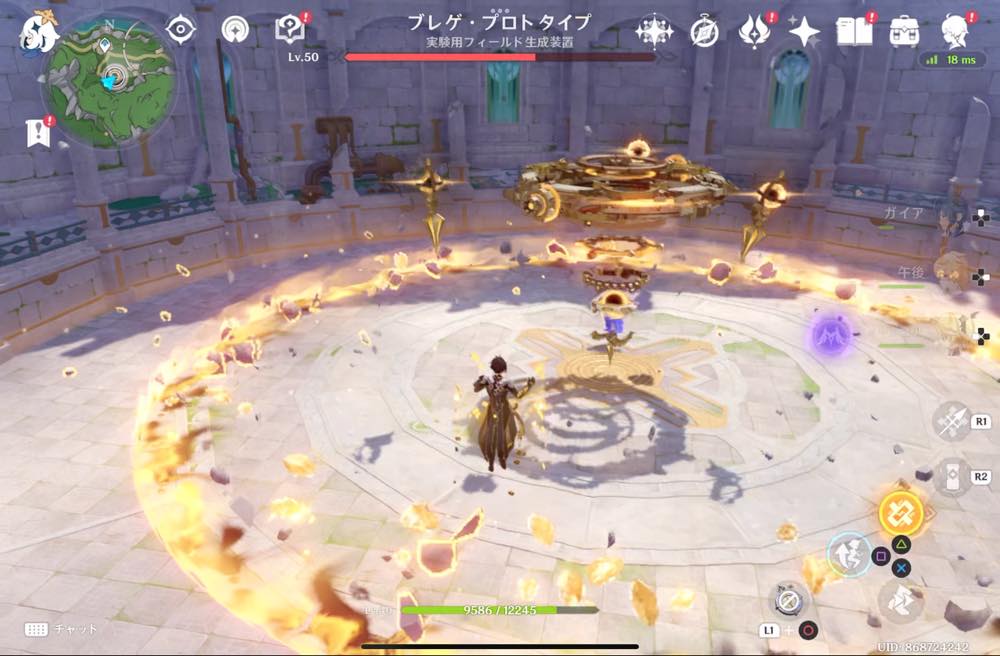Screen dimensions: 1000x656
Task: Open the backpack inventory
Action: point(905,31)
